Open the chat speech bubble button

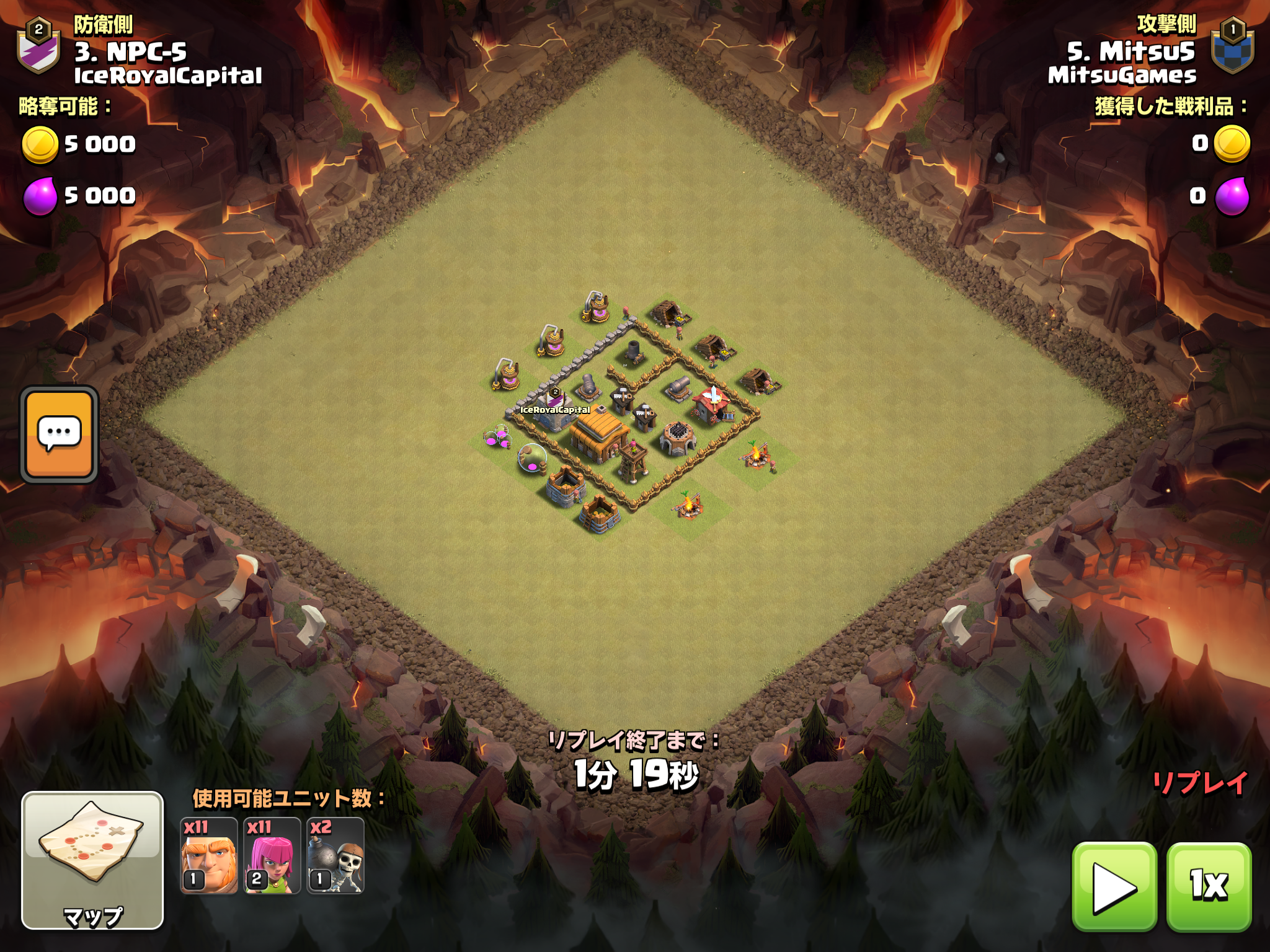(x=60, y=434)
